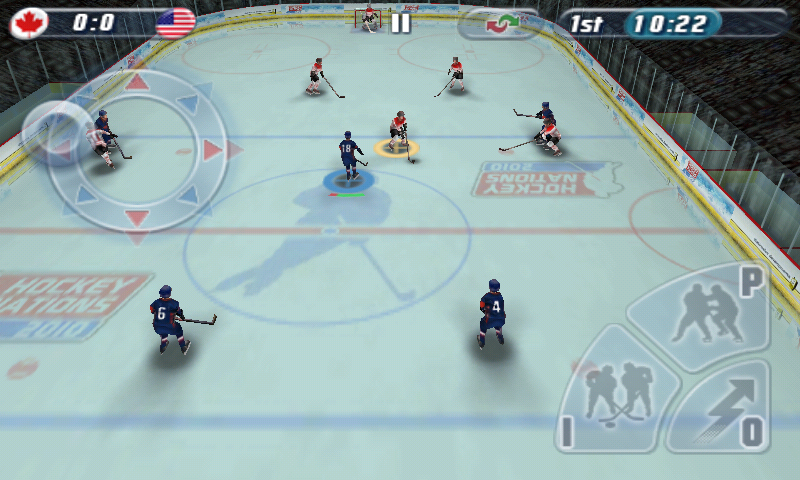The width and height of the screenshot is (800, 480).
Task: Tap the red and green swap arrows button
Action: (496, 23)
